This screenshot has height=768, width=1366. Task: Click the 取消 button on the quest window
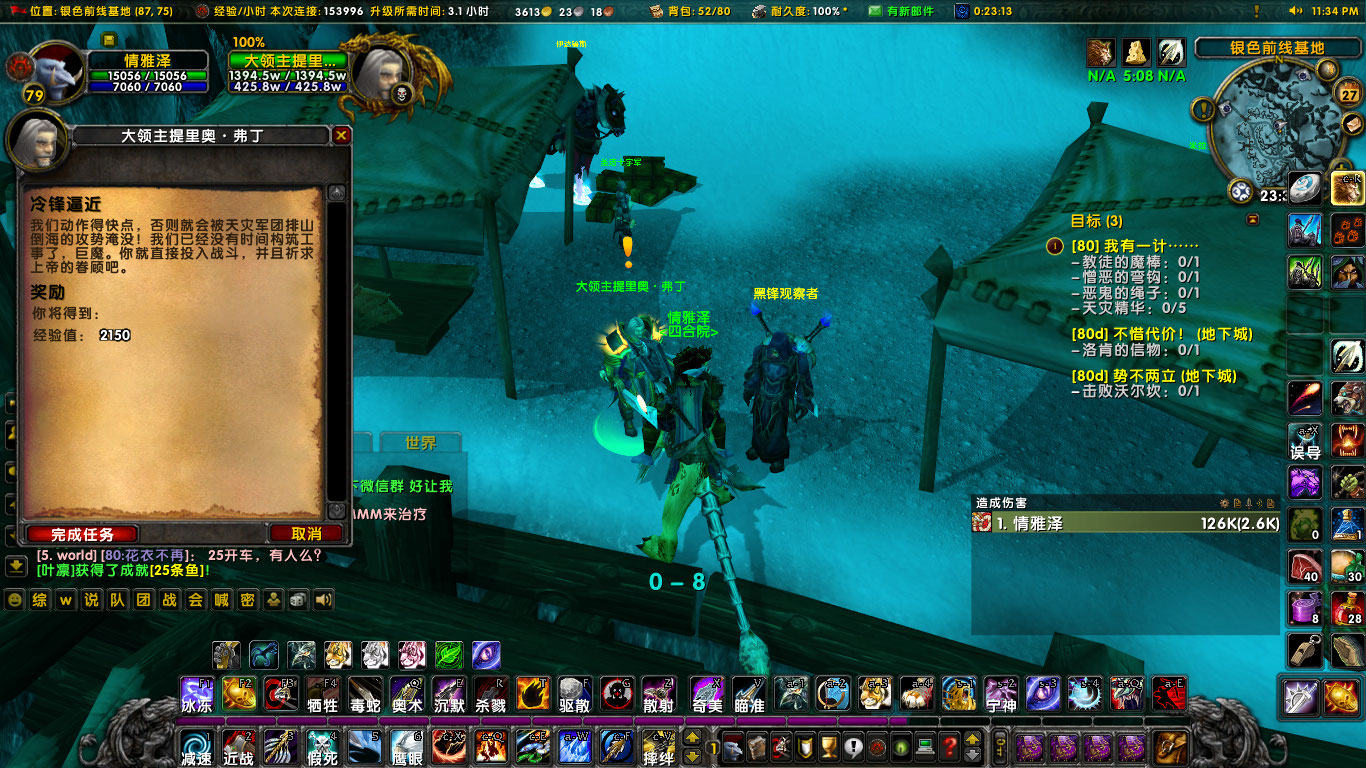click(x=307, y=533)
